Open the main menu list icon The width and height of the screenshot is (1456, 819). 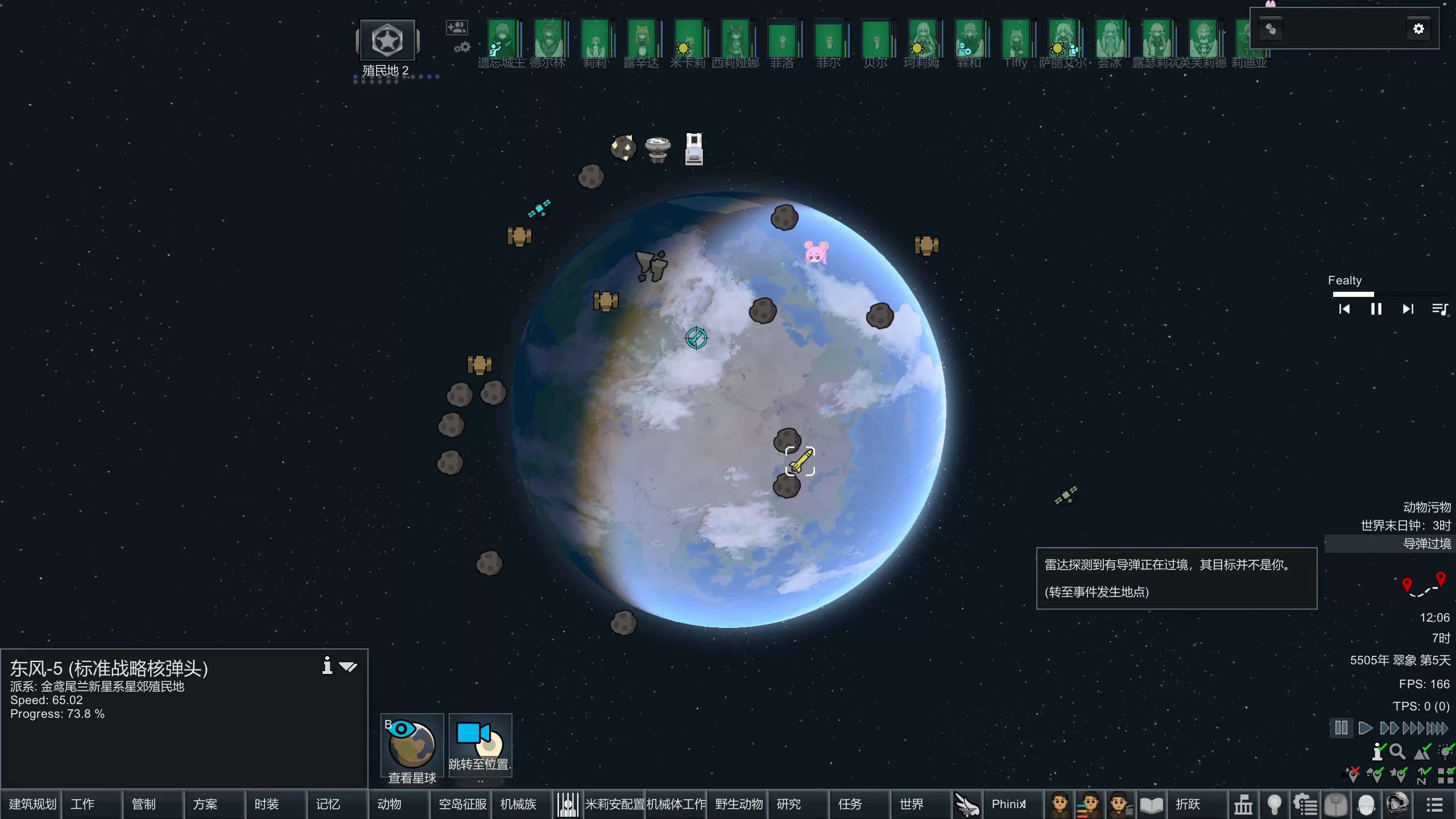pyautogui.click(x=1434, y=805)
